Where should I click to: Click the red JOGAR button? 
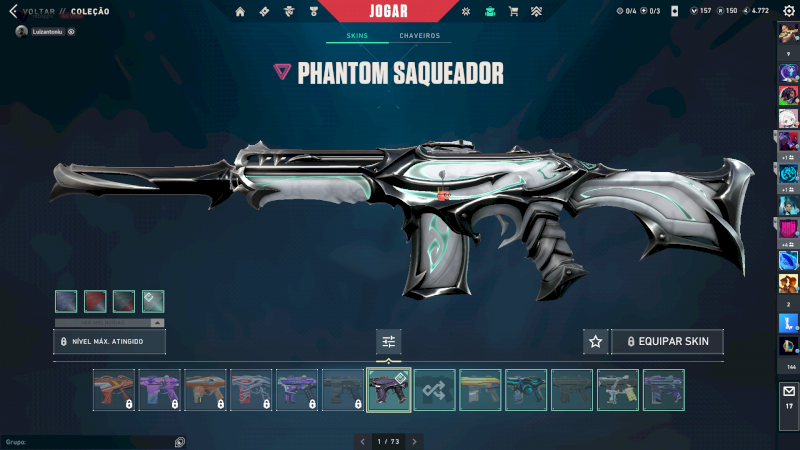point(388,11)
